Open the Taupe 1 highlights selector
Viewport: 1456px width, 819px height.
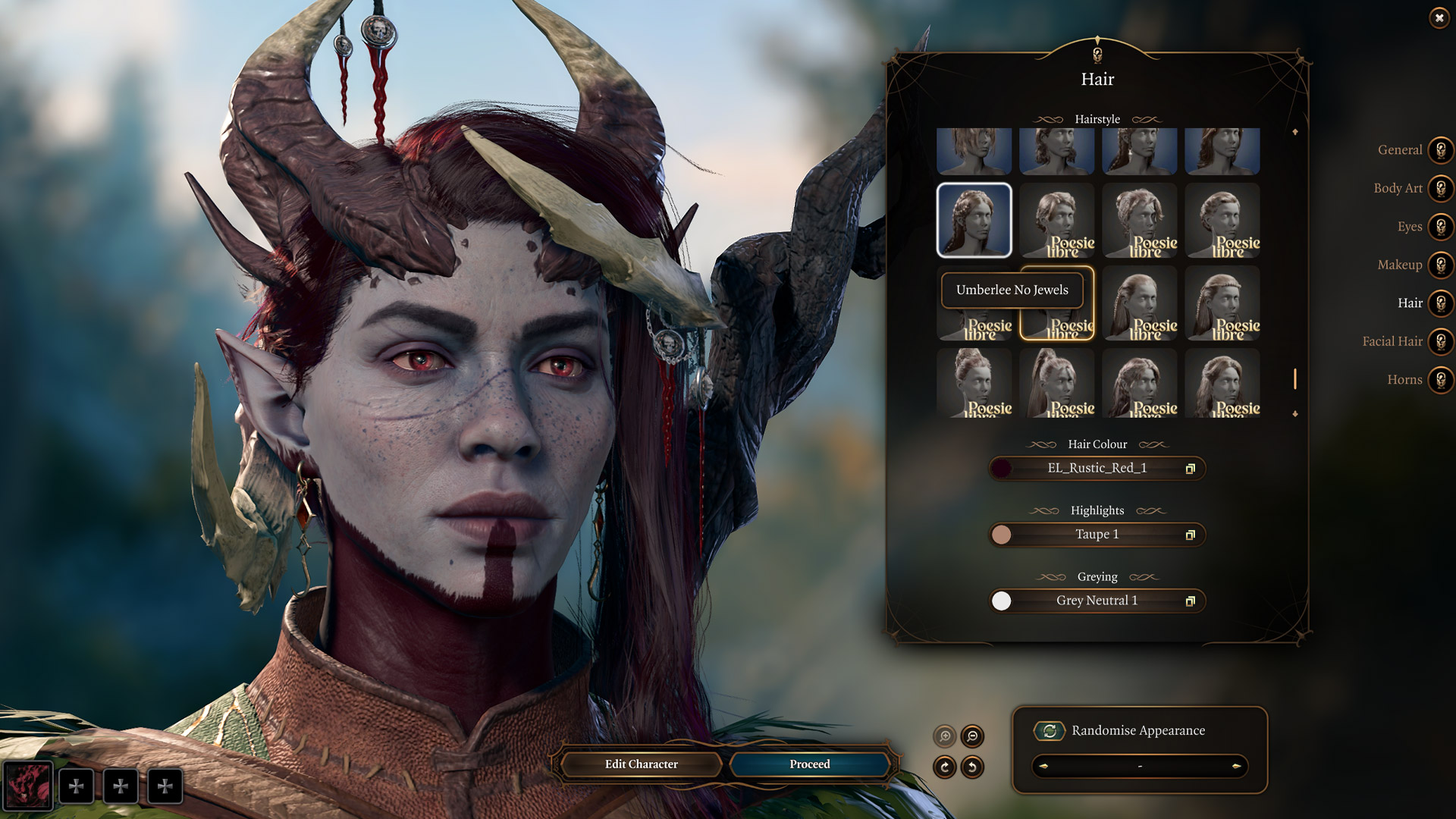[x=1097, y=534]
